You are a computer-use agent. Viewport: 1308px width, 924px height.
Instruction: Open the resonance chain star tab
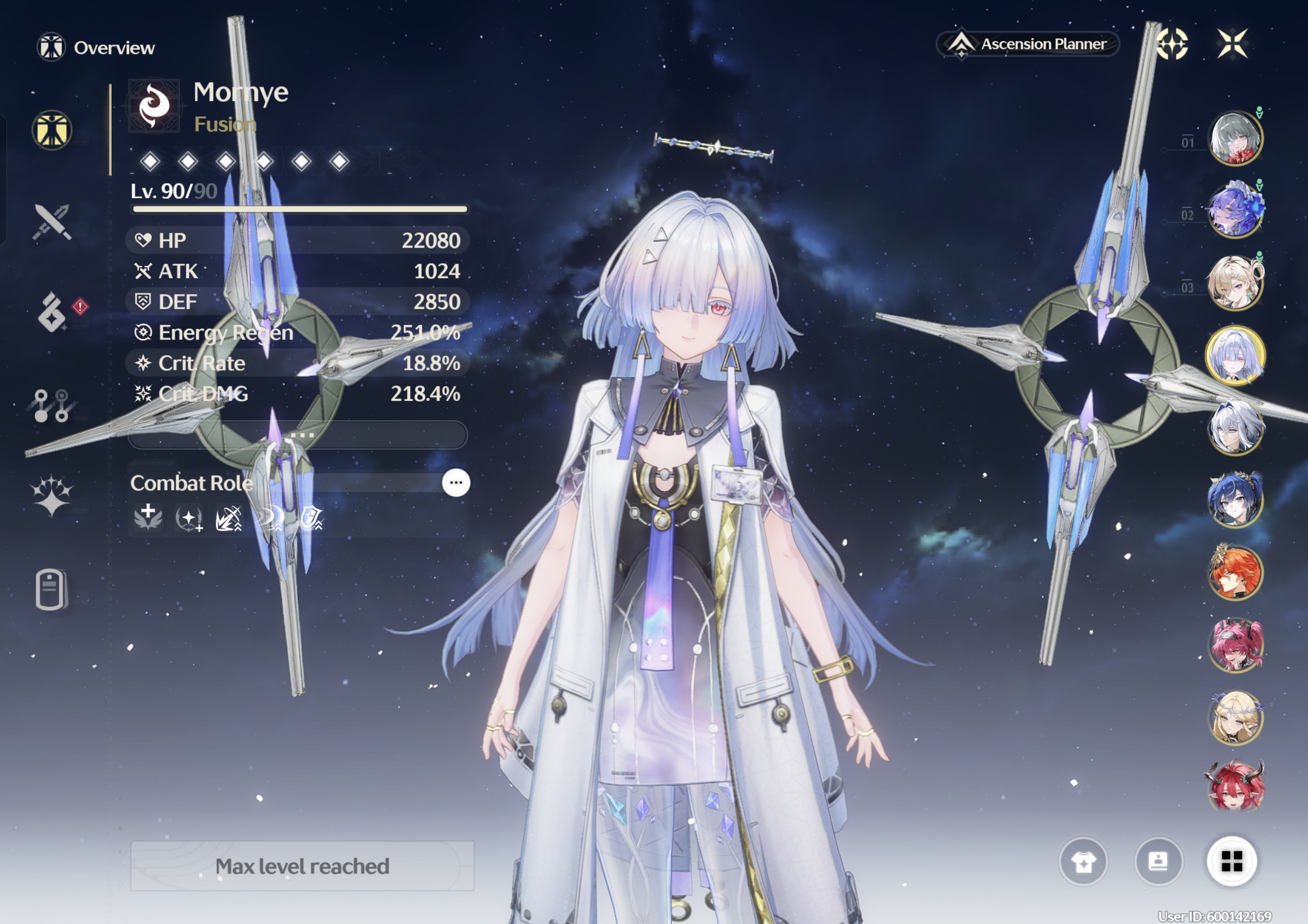click(52, 495)
